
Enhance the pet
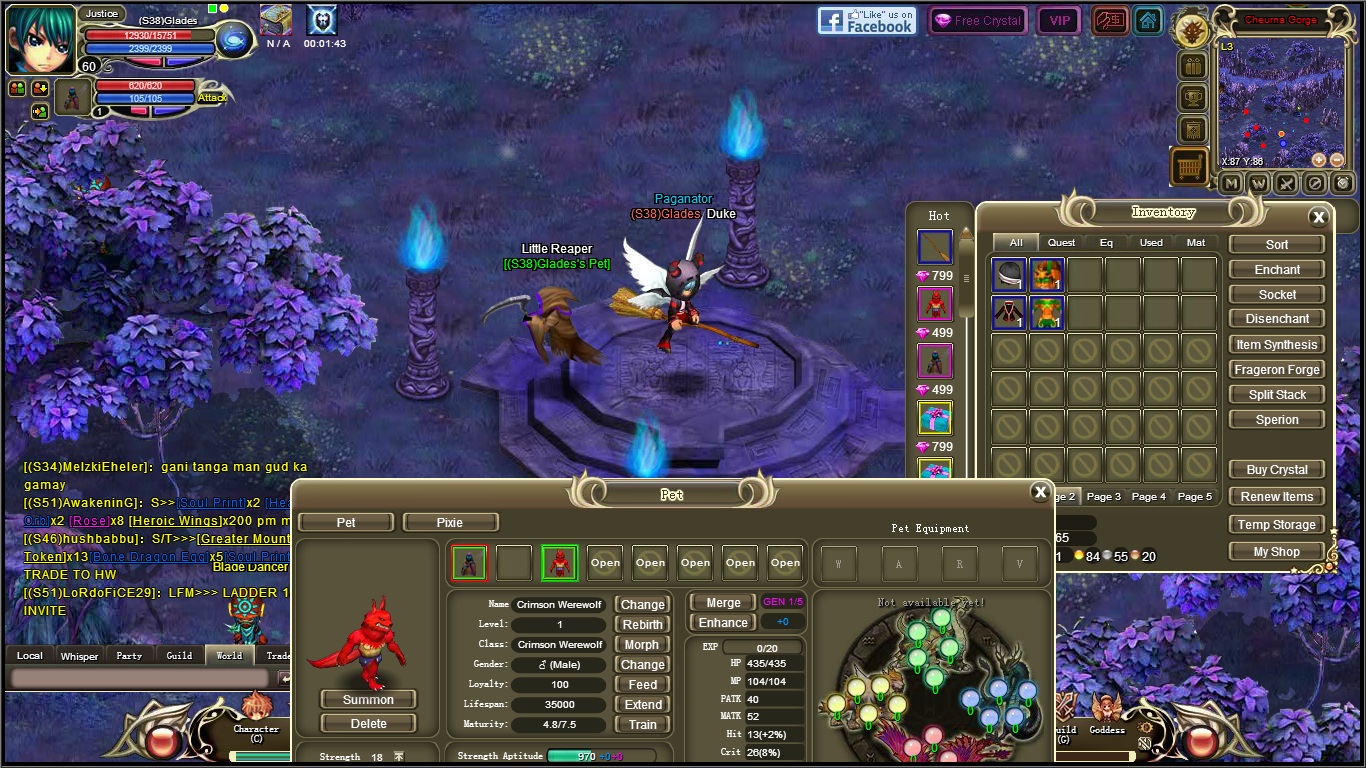(723, 623)
